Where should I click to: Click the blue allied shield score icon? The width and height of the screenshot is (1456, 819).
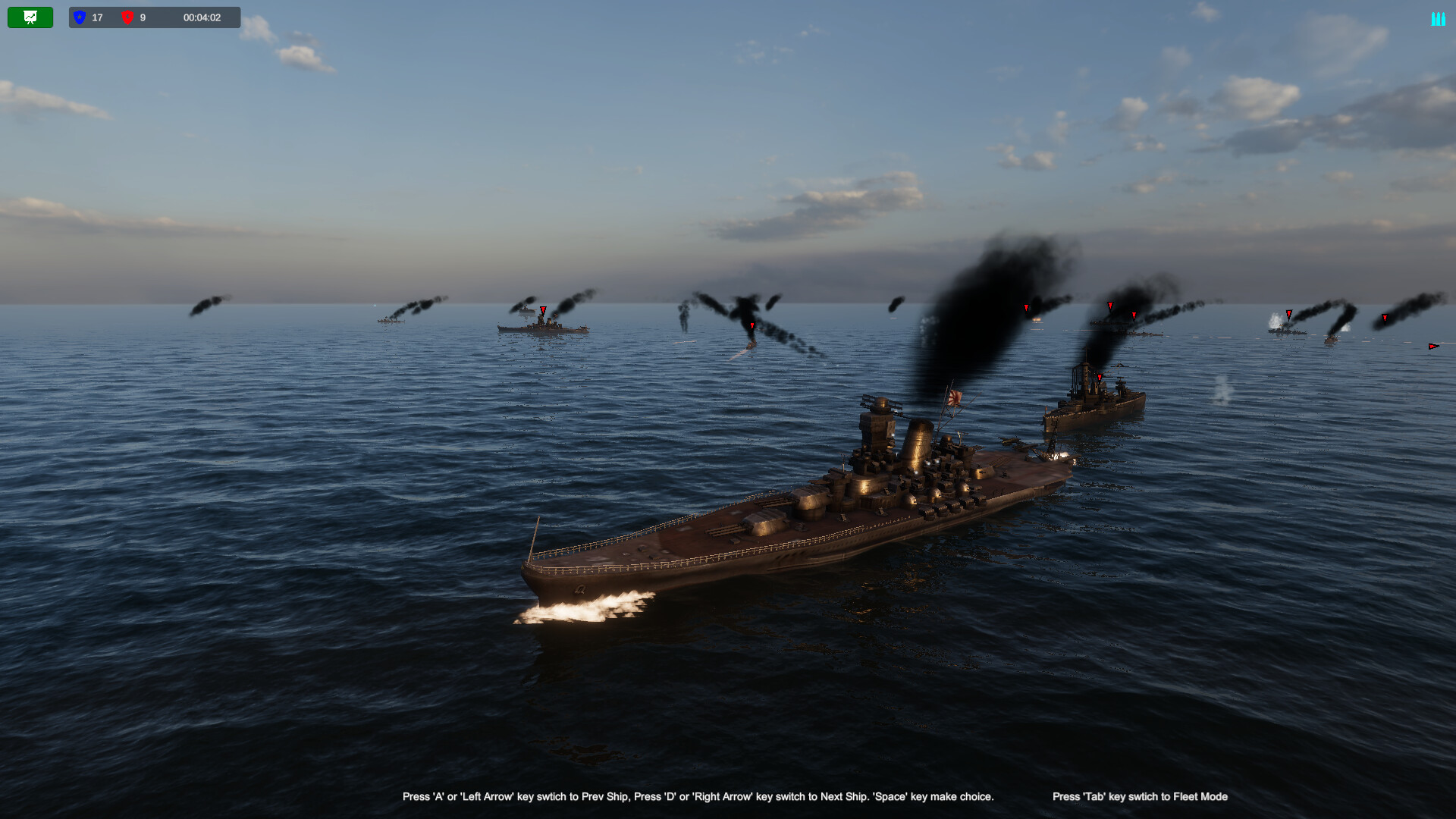click(80, 17)
